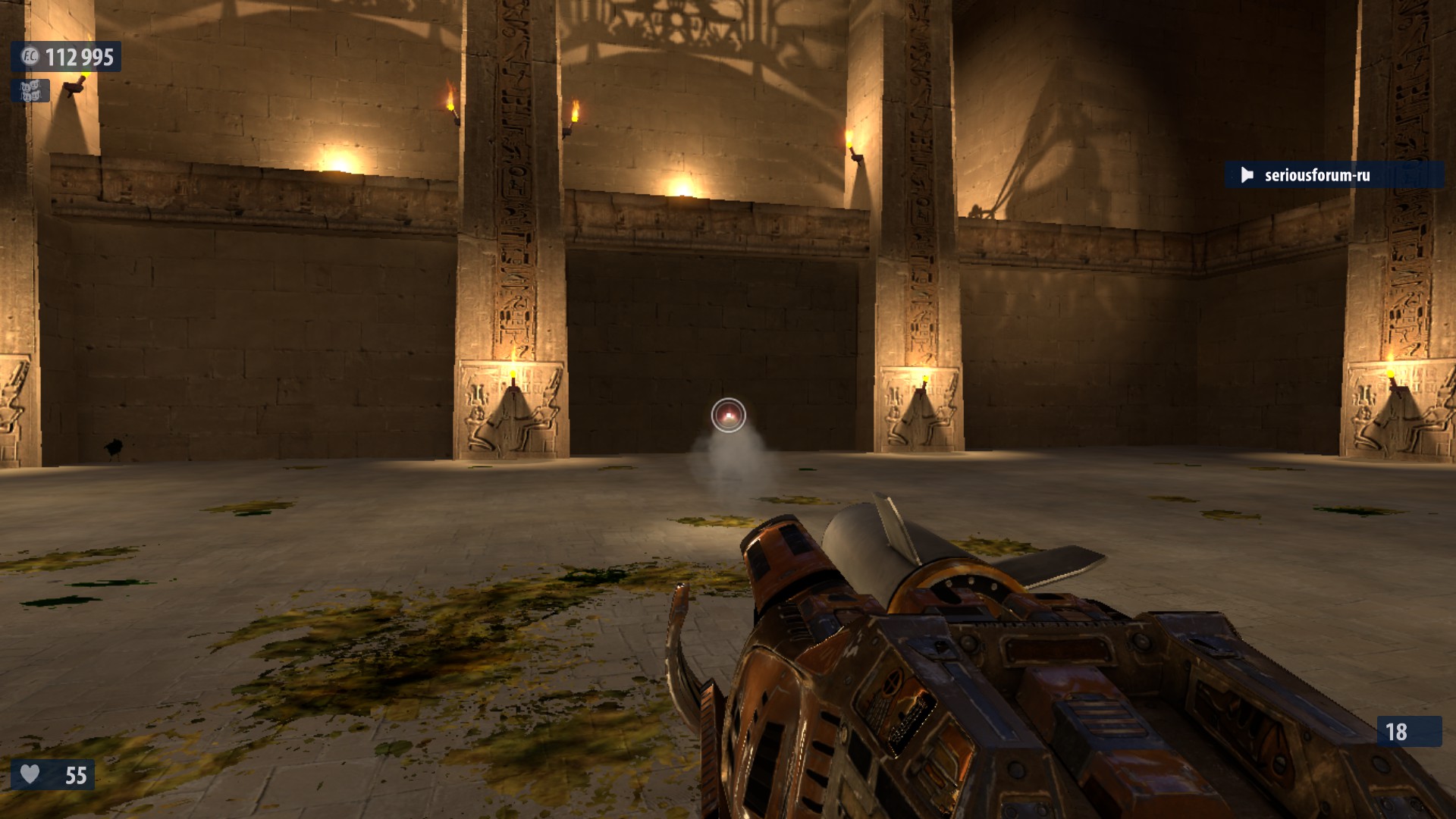Click the four-faces icon under the score

30,91
